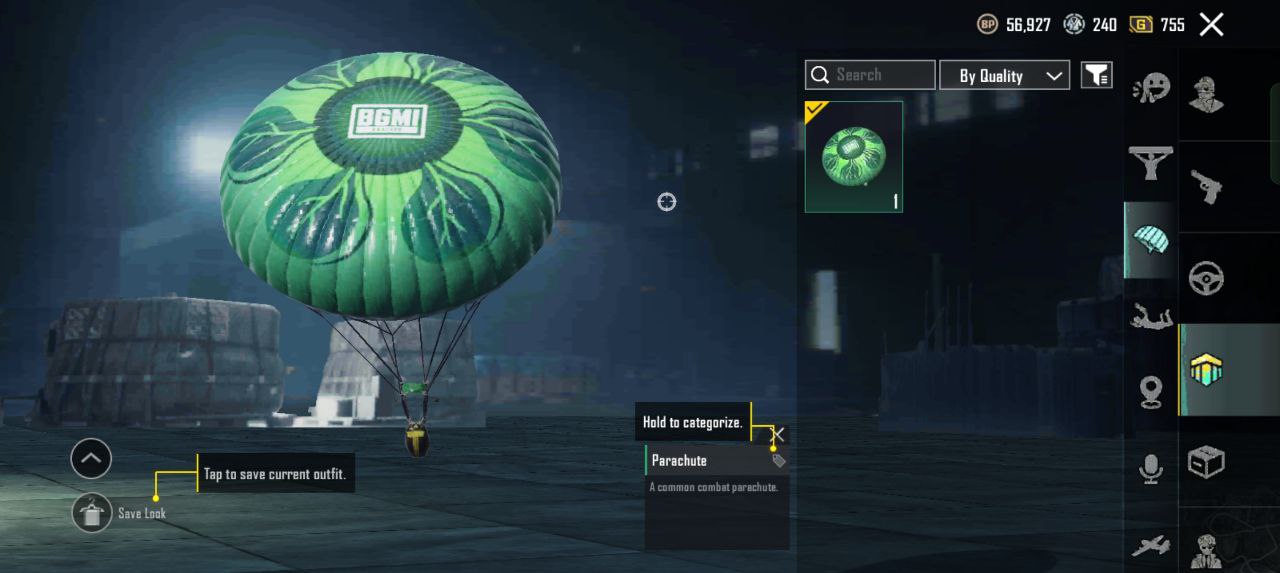
Task: Open the character outfit category
Action: 1207,94
